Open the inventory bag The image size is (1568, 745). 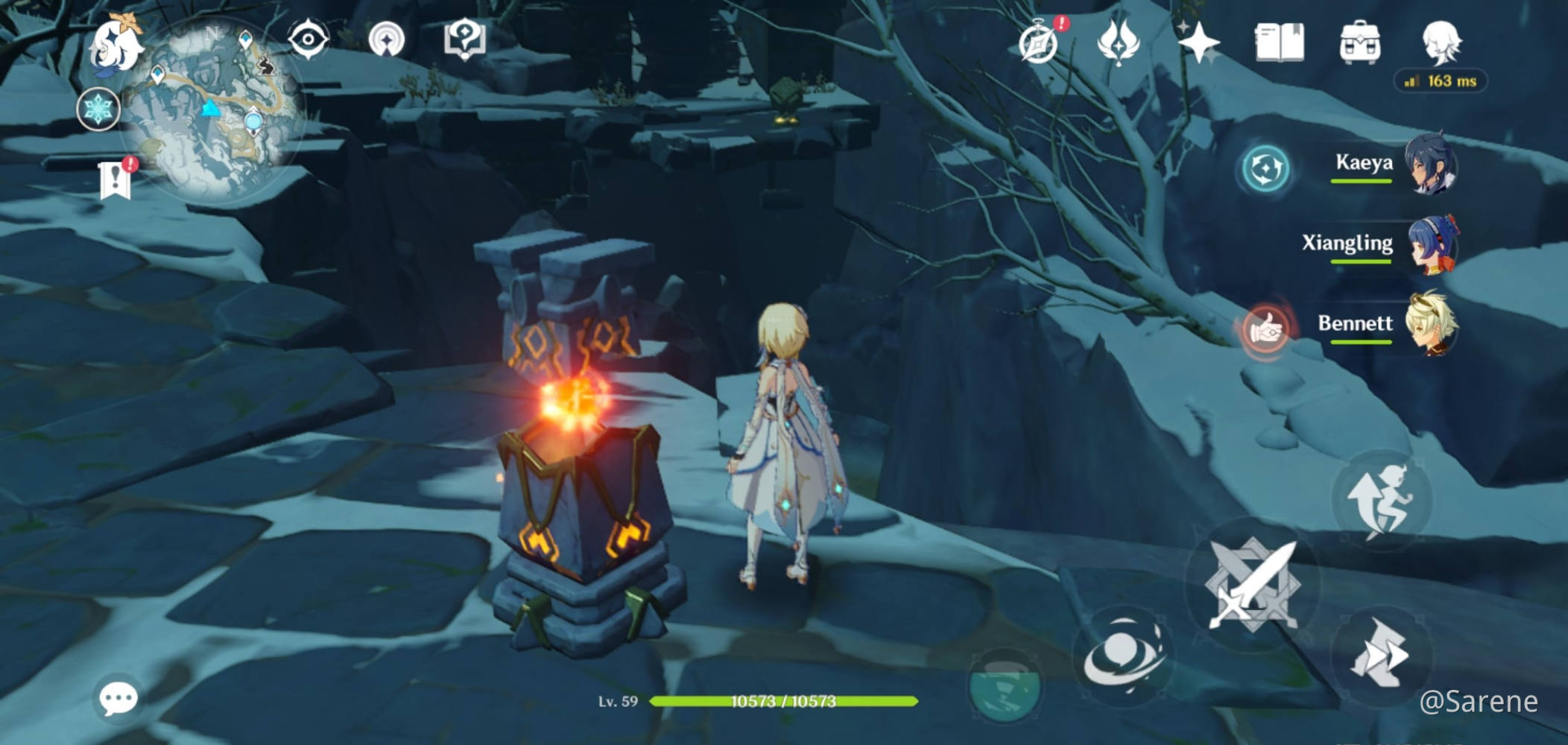[x=1362, y=42]
